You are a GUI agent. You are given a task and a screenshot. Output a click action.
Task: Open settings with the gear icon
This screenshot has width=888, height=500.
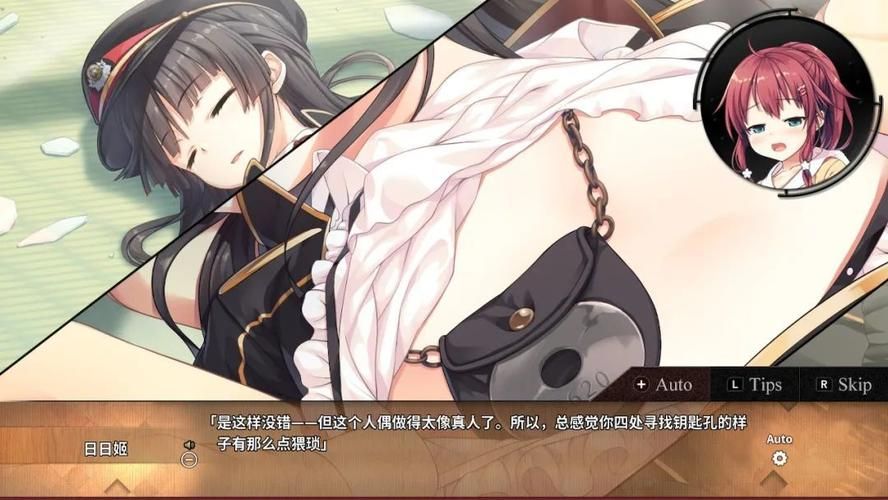click(x=779, y=458)
